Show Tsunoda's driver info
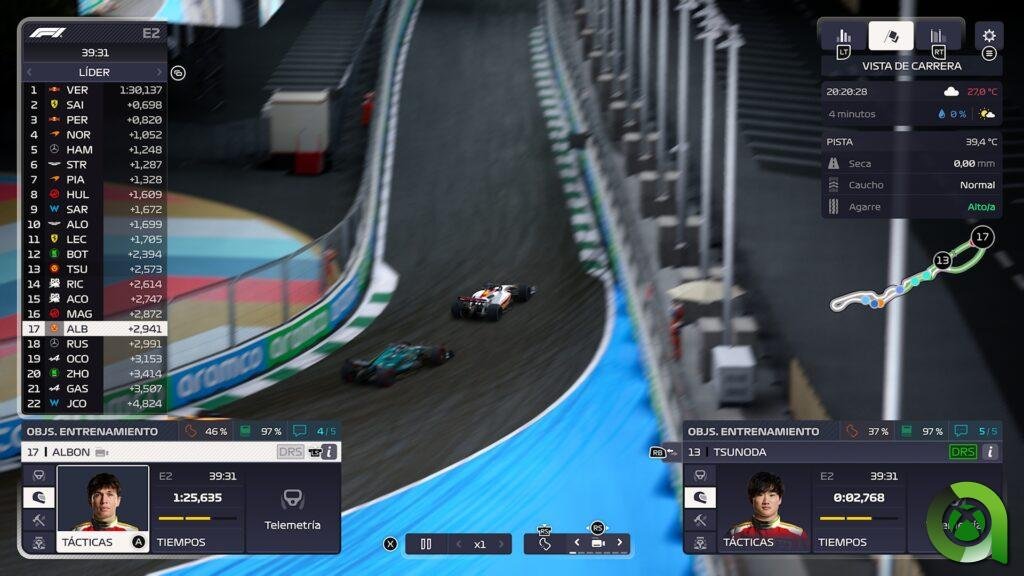Screen dimensions: 1024x576 [990, 452]
